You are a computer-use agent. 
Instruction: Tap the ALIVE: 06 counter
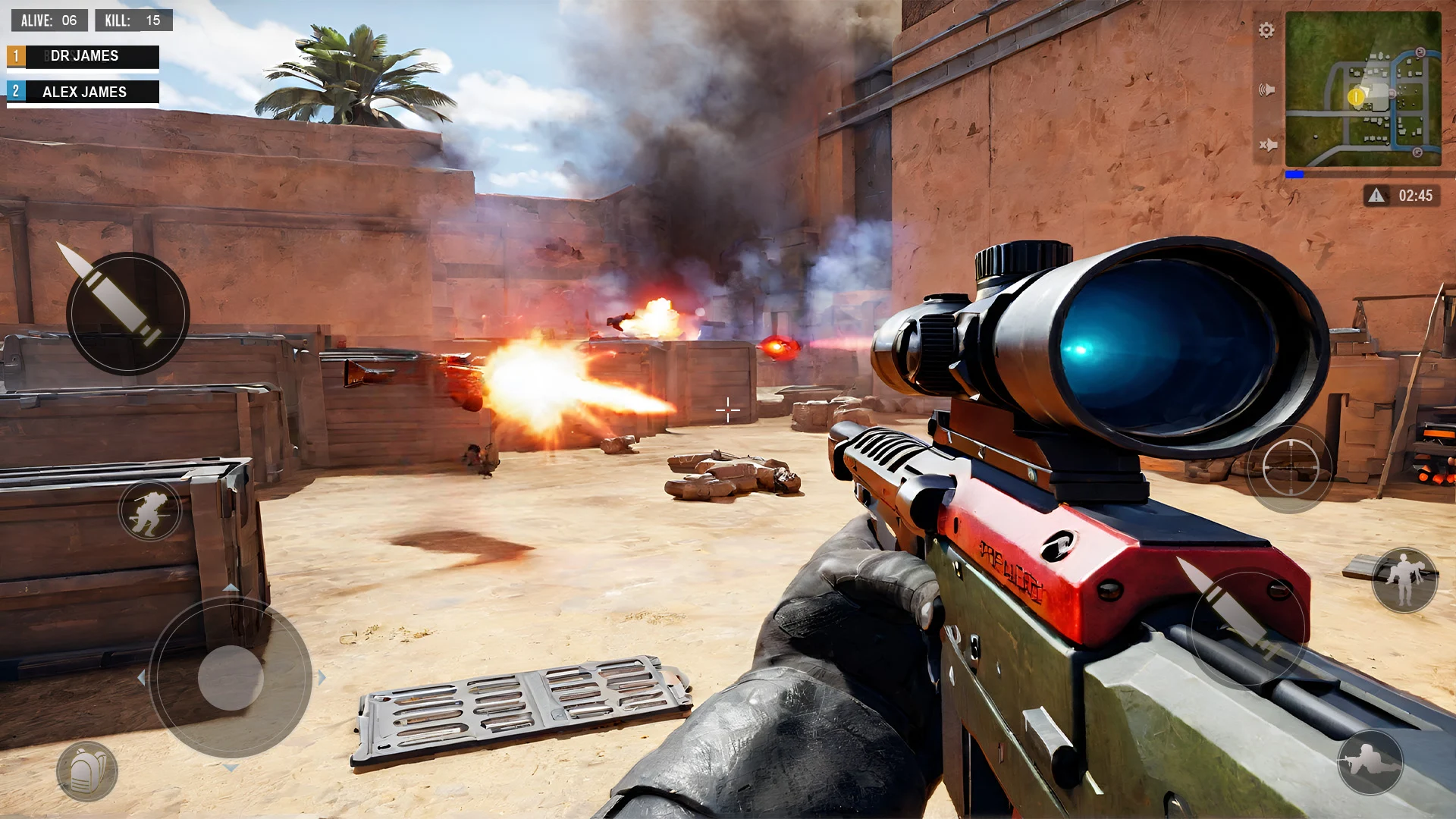pyautogui.click(x=49, y=20)
